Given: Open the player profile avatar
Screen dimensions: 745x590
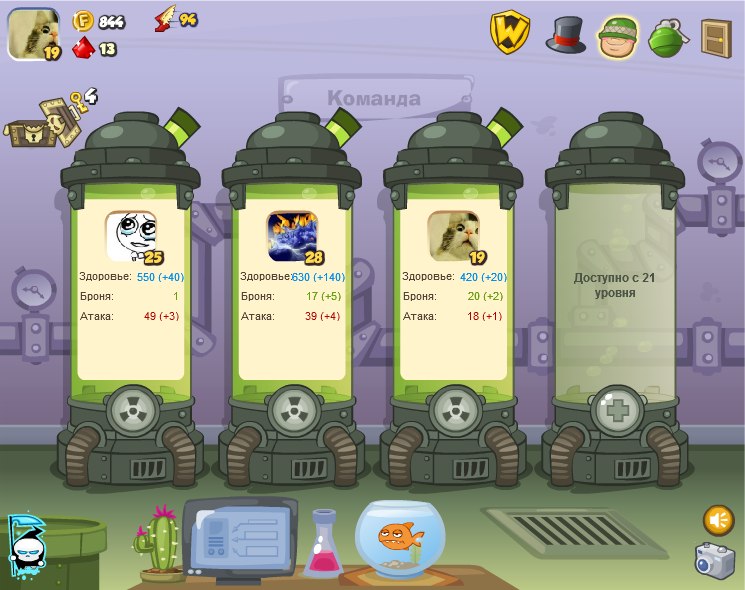Looking at the screenshot, I should pyautogui.click(x=33, y=33).
